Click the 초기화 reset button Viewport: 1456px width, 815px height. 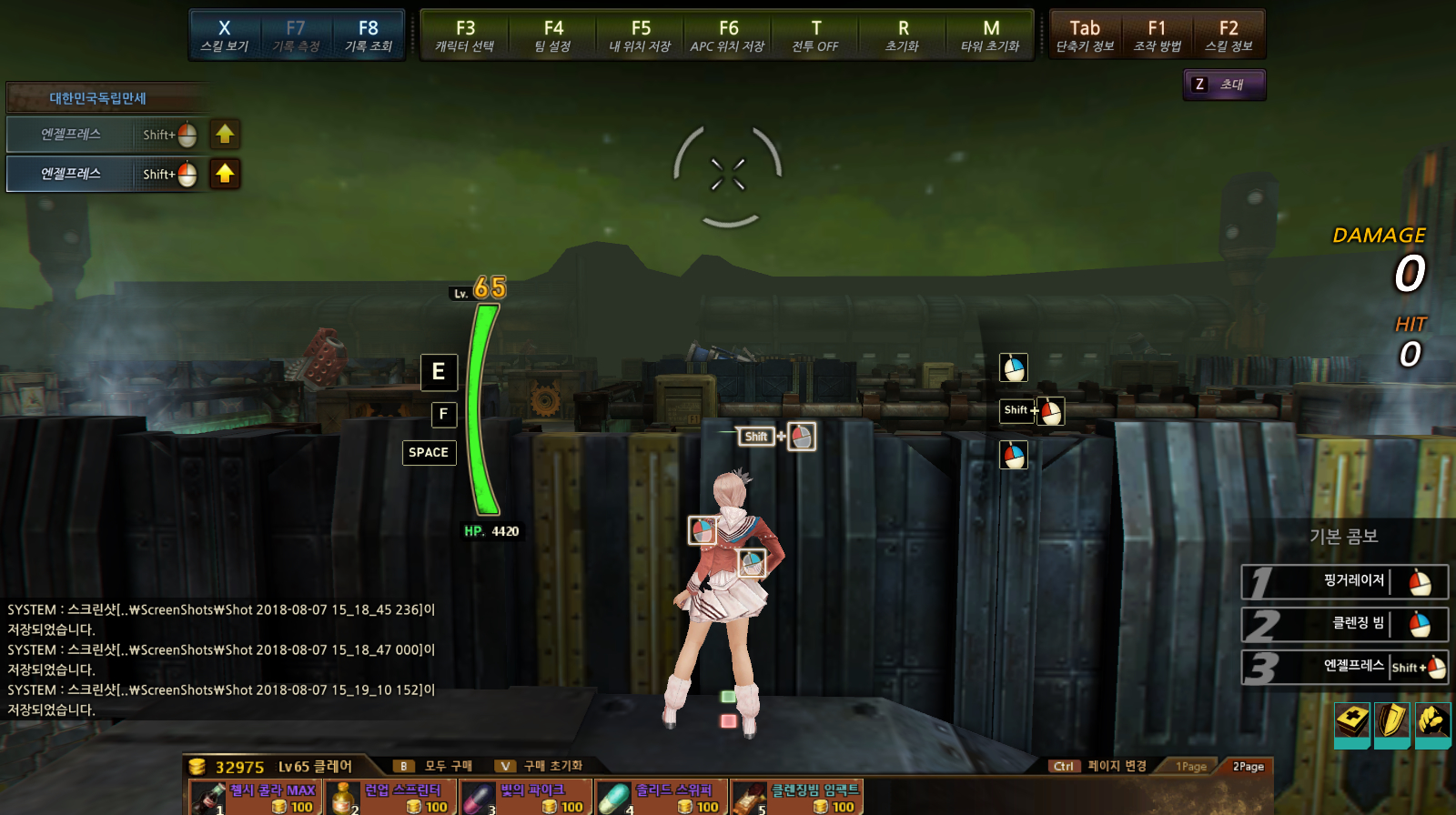click(x=903, y=35)
